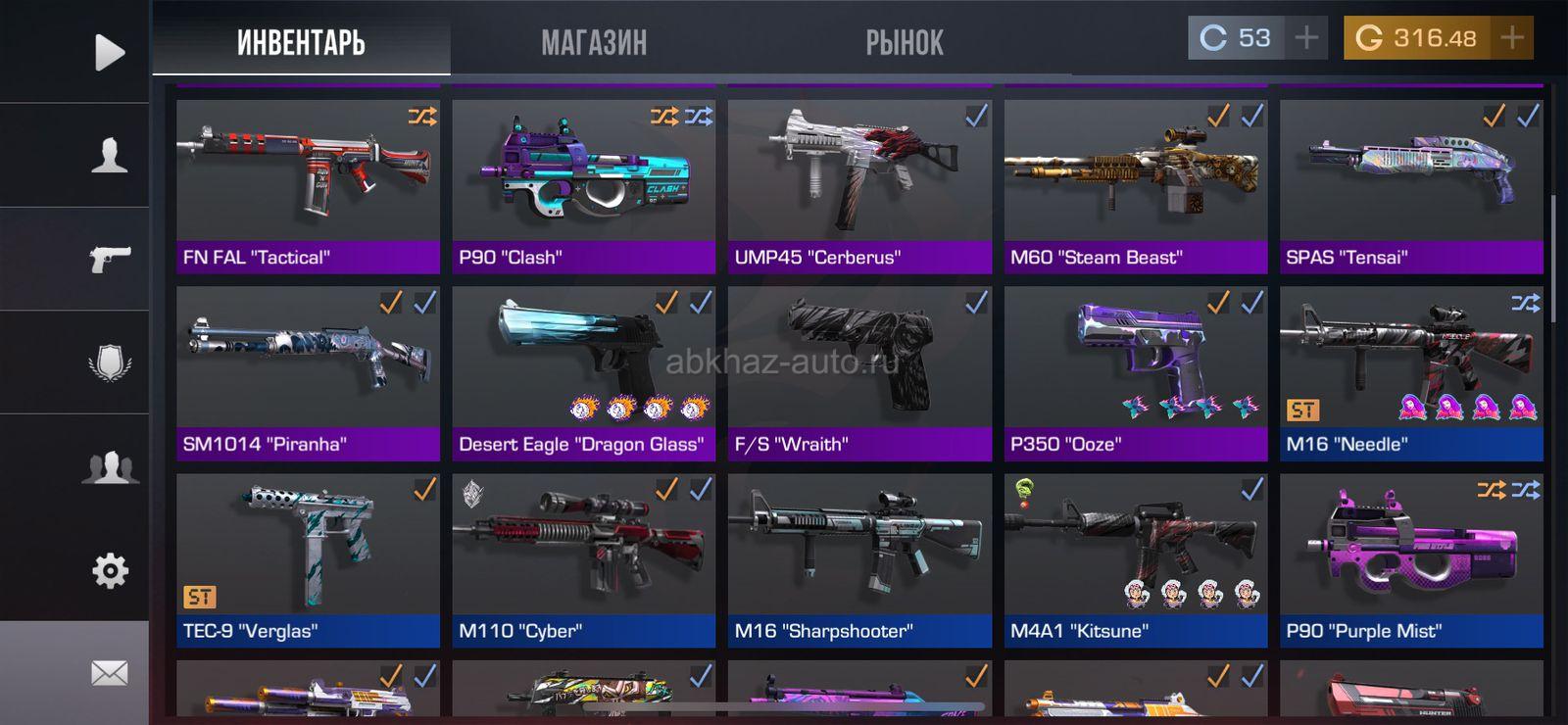The width and height of the screenshot is (1568, 725).
Task: Select the Инвентарь tab
Action: click(301, 42)
